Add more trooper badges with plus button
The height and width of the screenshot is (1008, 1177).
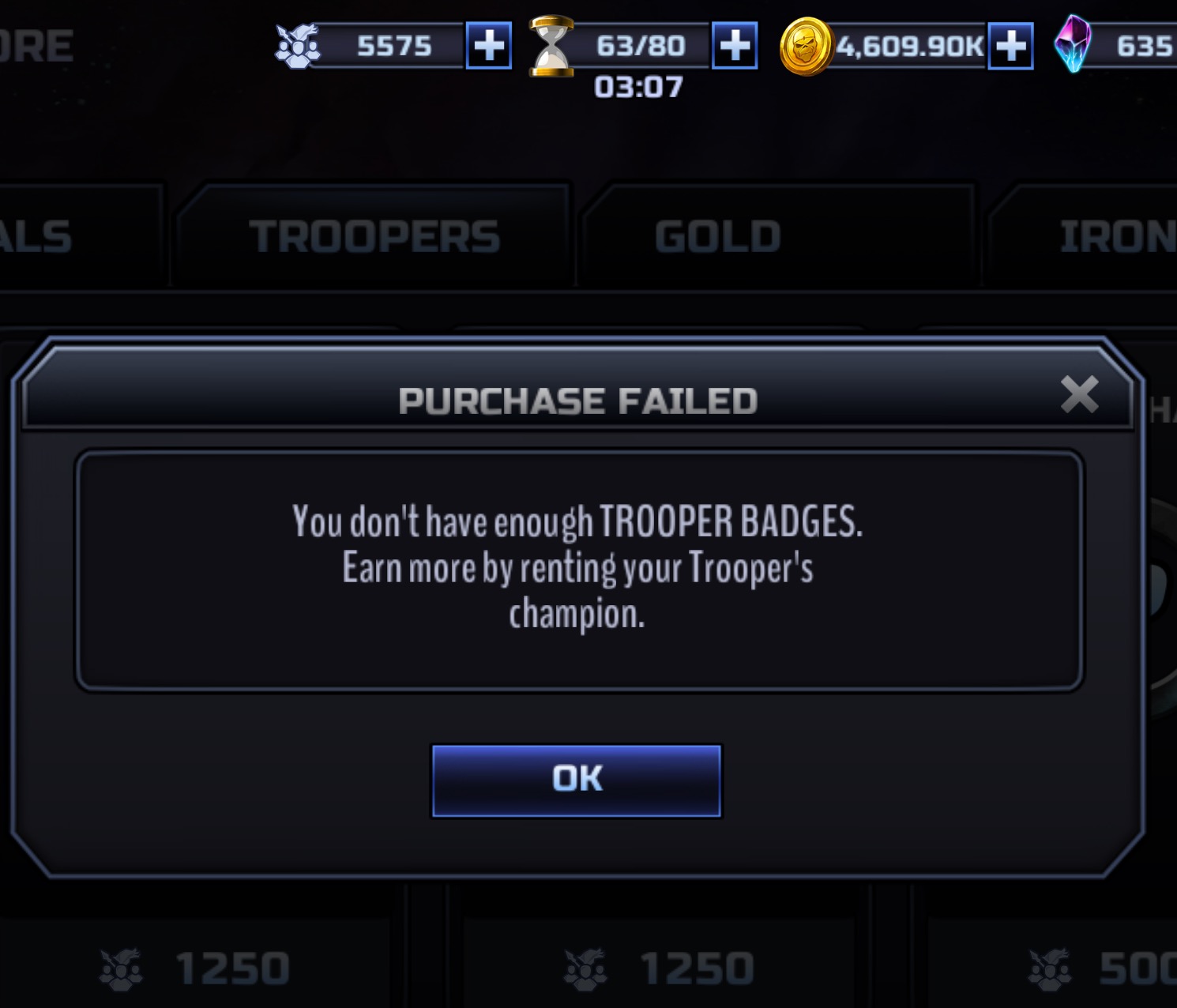[x=488, y=46]
